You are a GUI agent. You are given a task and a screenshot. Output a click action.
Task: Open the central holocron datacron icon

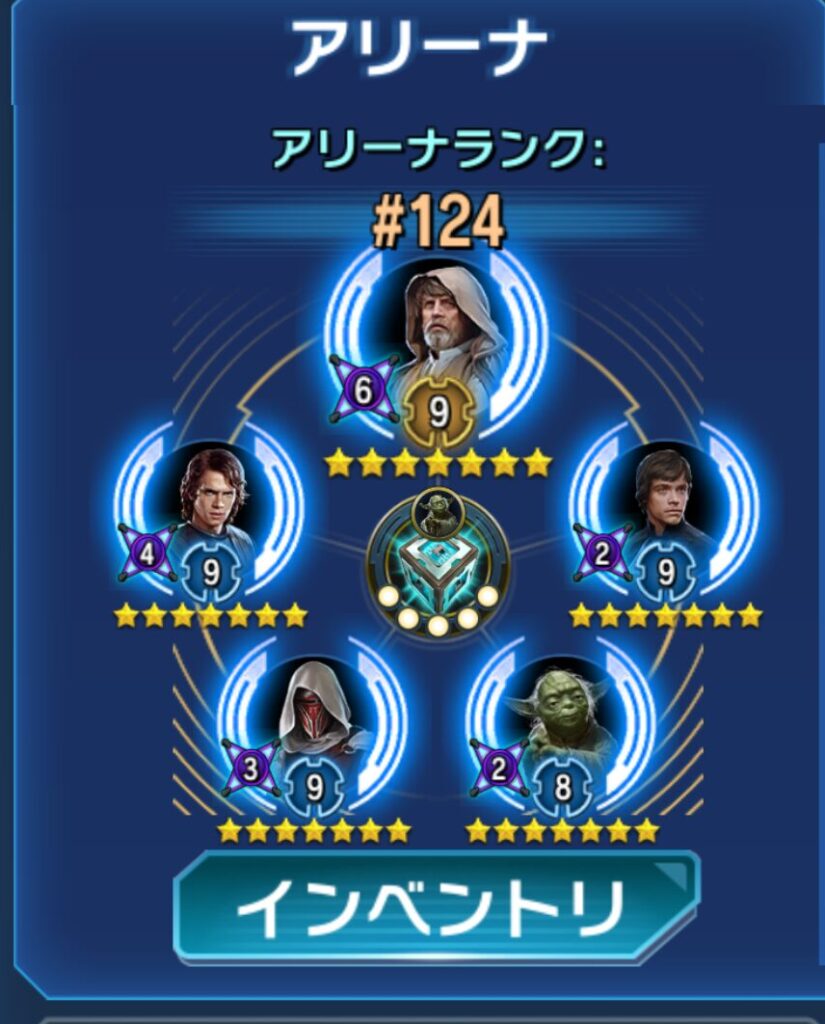point(438,565)
